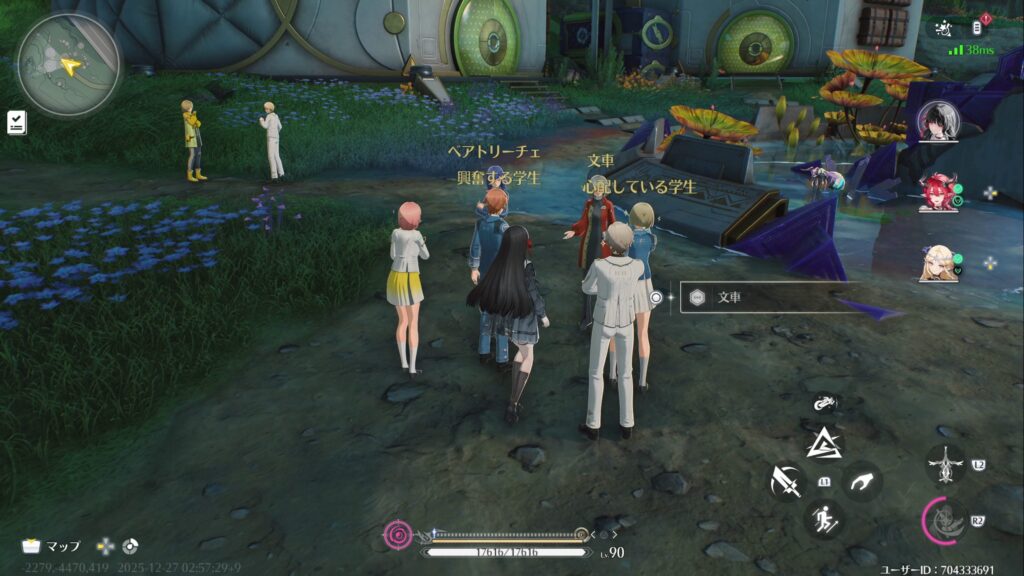Activate the triangle lightning skill

point(825,443)
